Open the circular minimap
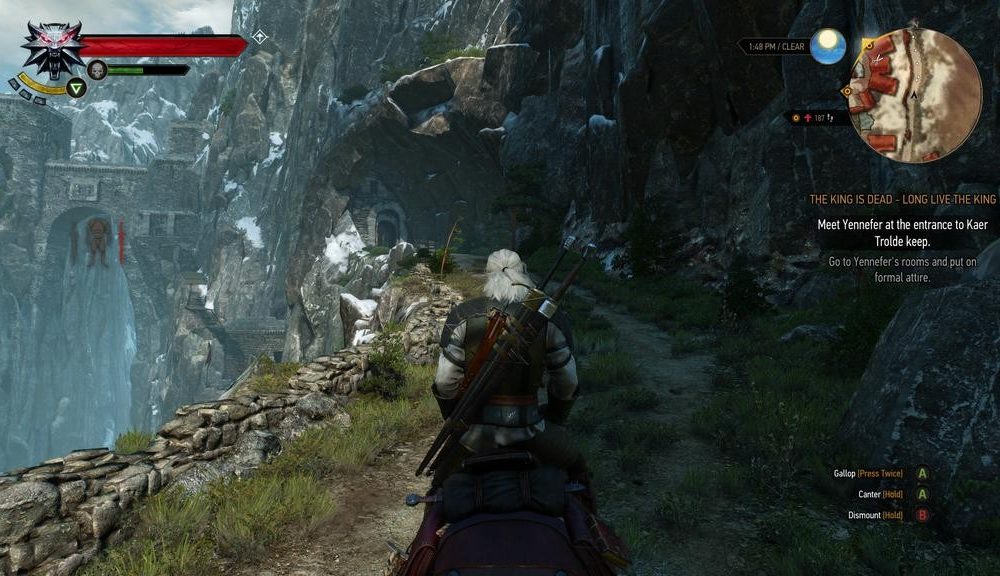 914,95
